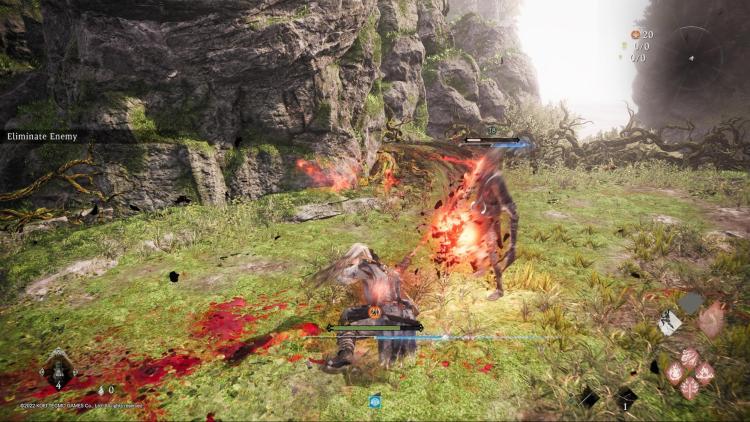This screenshot has height=422, width=750.
Task: Click the small blue square status icon
Action: pyautogui.click(x=375, y=401)
